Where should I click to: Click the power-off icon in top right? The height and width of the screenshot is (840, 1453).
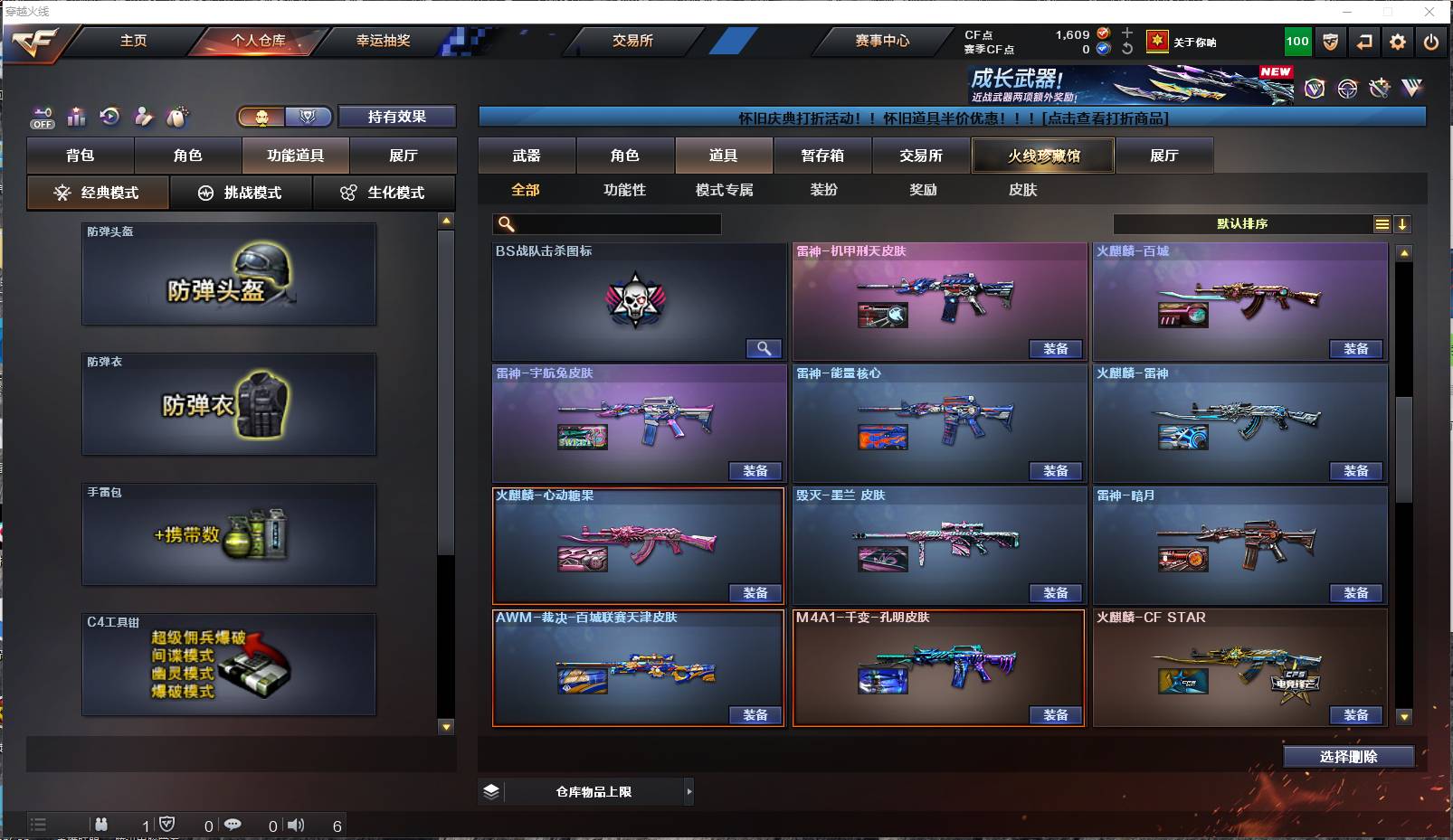pyautogui.click(x=1430, y=42)
